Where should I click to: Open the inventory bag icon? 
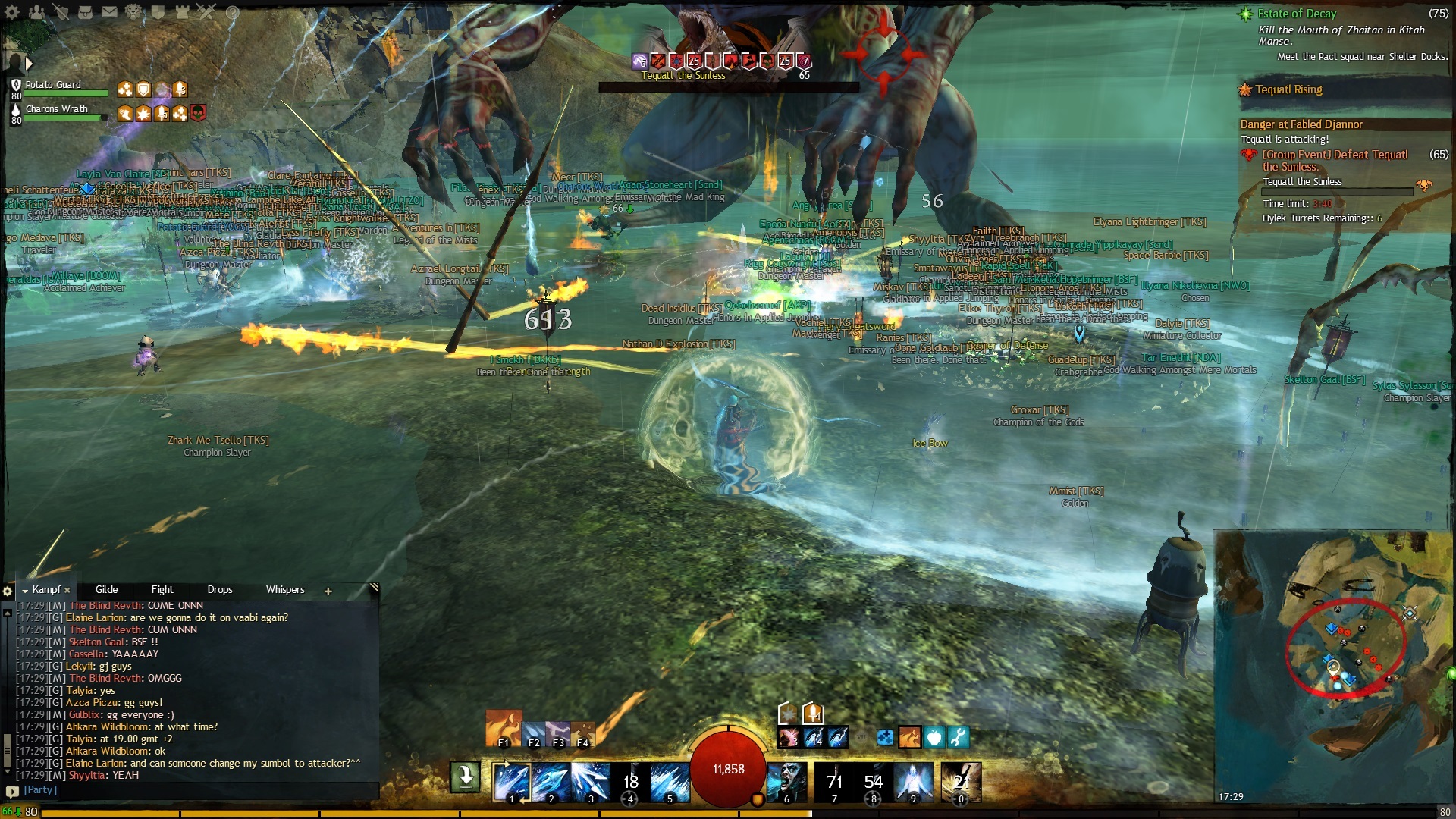(85, 12)
